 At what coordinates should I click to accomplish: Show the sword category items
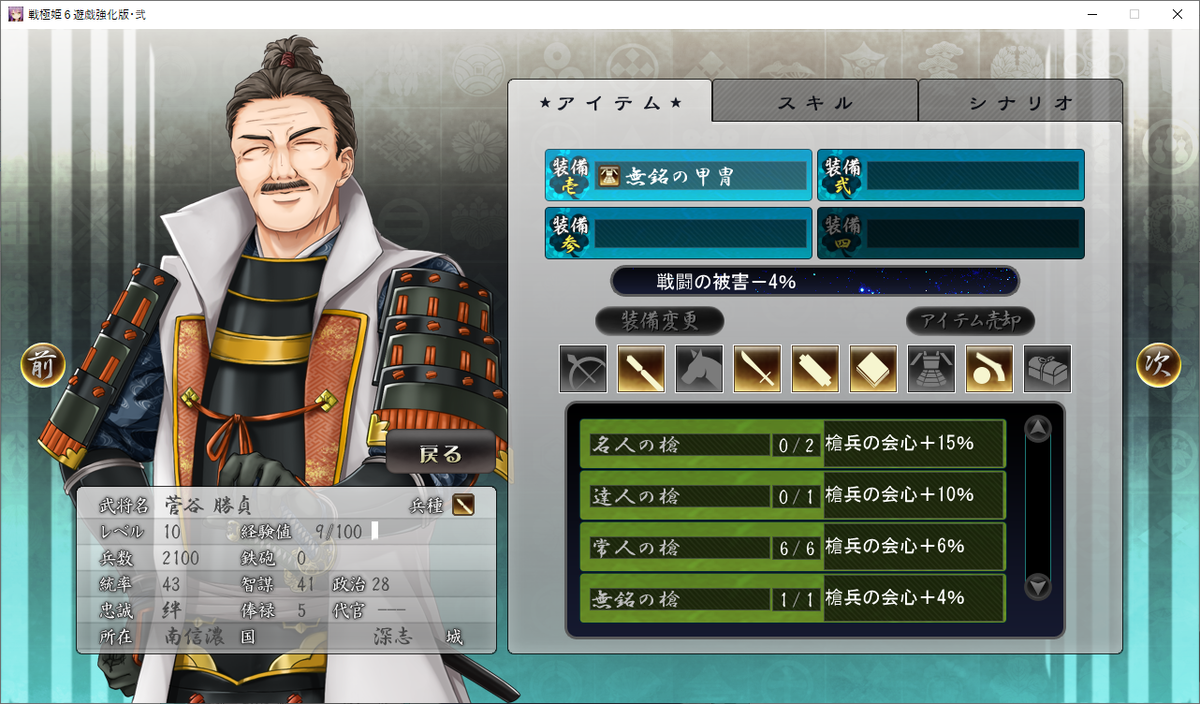click(x=757, y=369)
